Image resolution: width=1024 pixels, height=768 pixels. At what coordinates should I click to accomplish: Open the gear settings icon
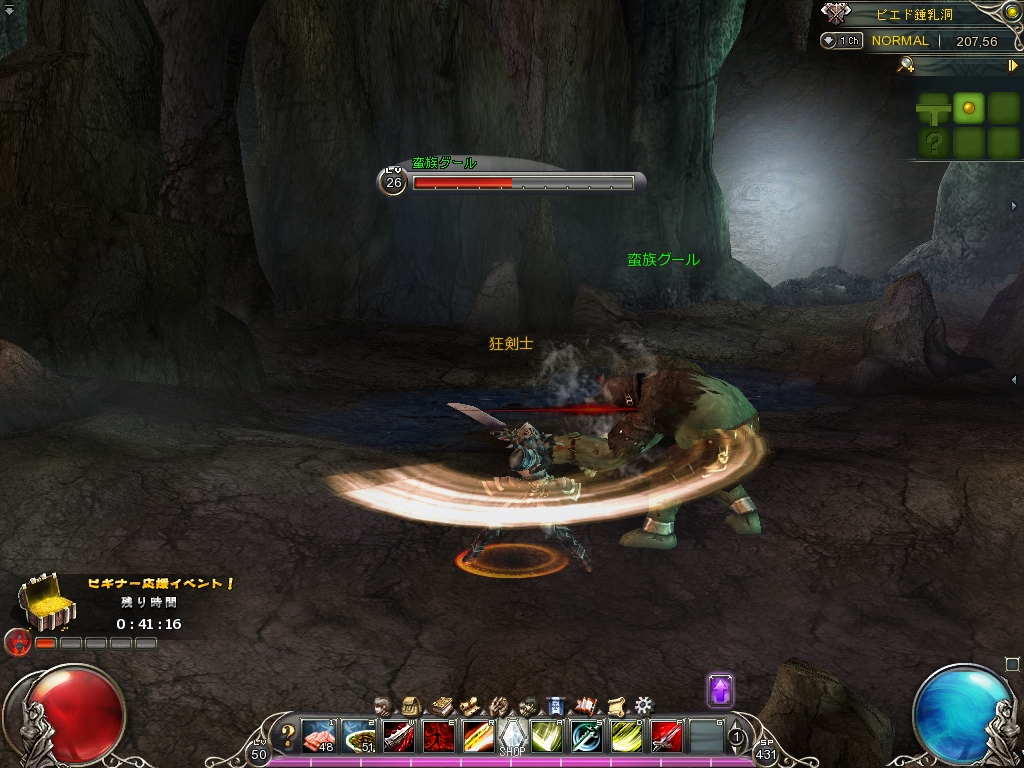pos(644,705)
